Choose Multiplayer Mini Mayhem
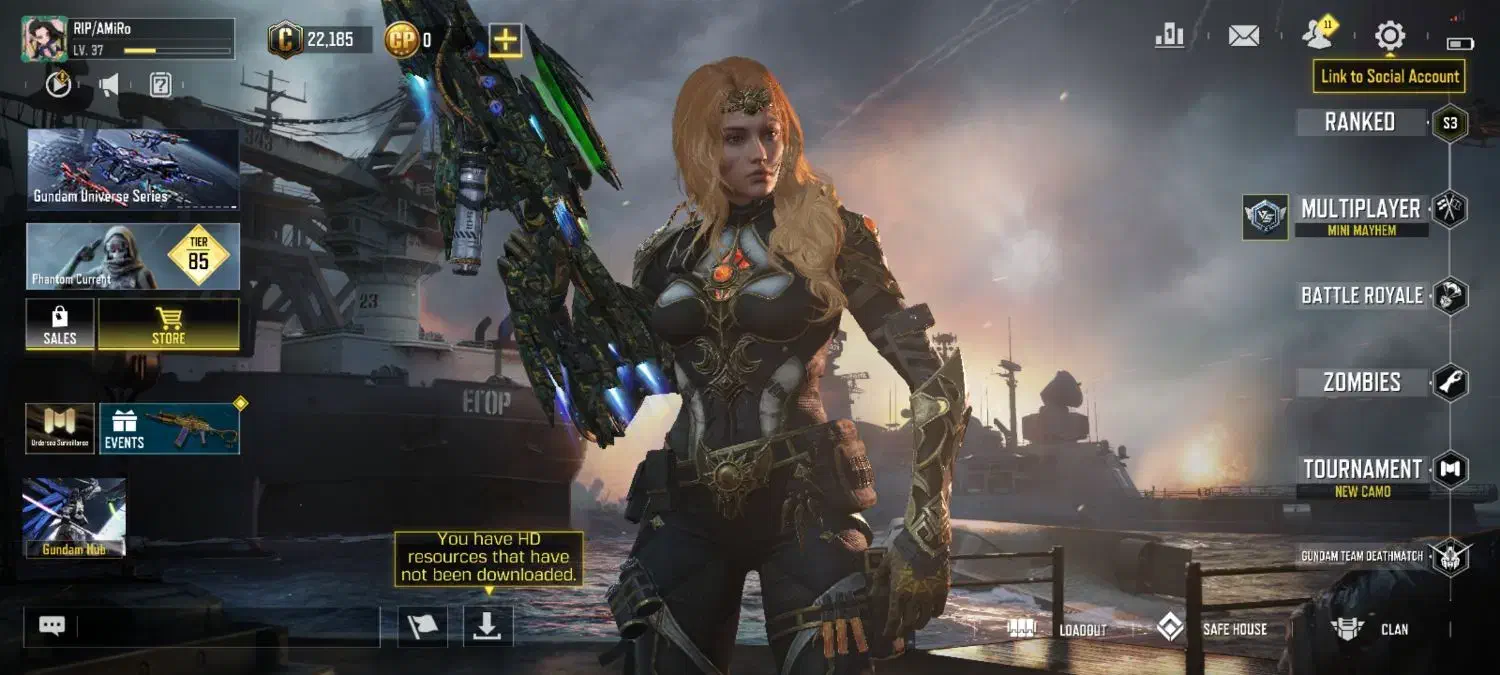This screenshot has width=1500, height=675. pyautogui.click(x=1360, y=213)
